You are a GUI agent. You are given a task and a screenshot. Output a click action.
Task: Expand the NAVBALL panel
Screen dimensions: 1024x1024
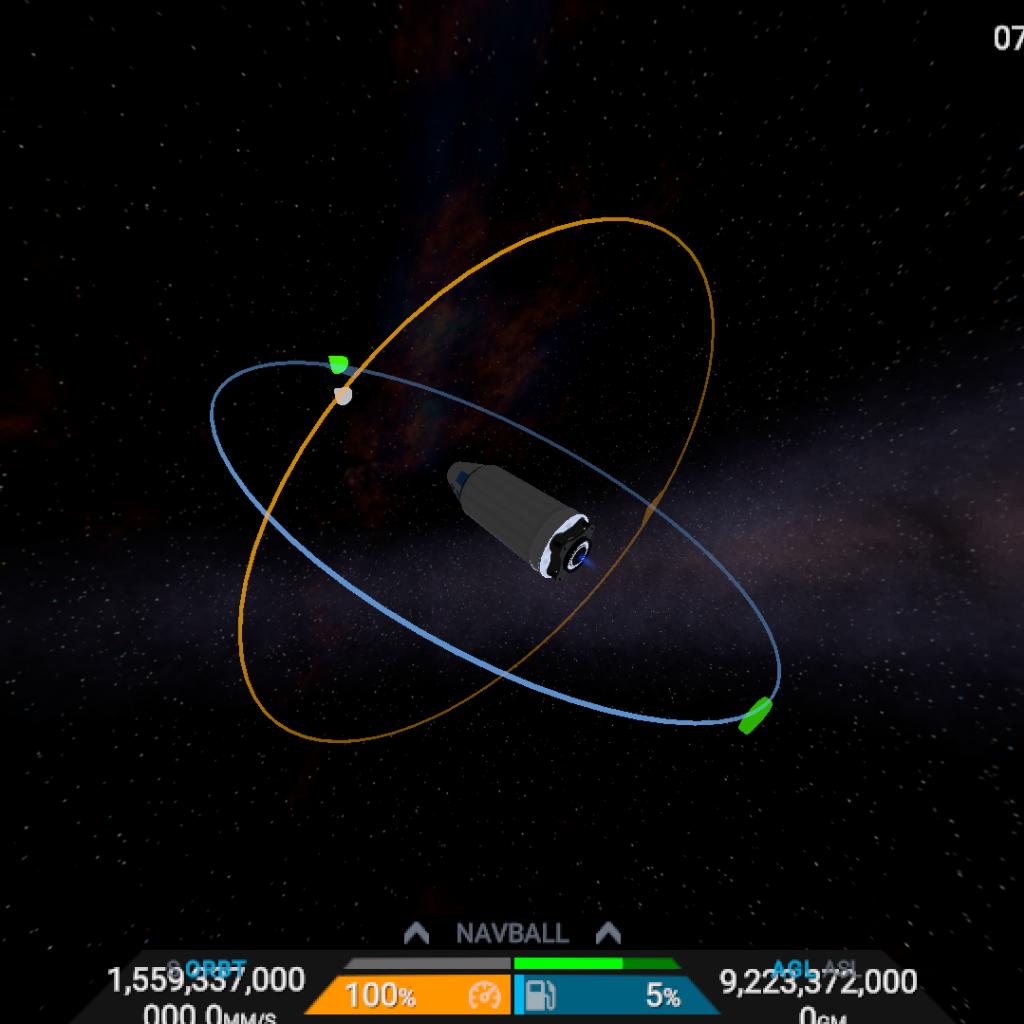click(512, 934)
